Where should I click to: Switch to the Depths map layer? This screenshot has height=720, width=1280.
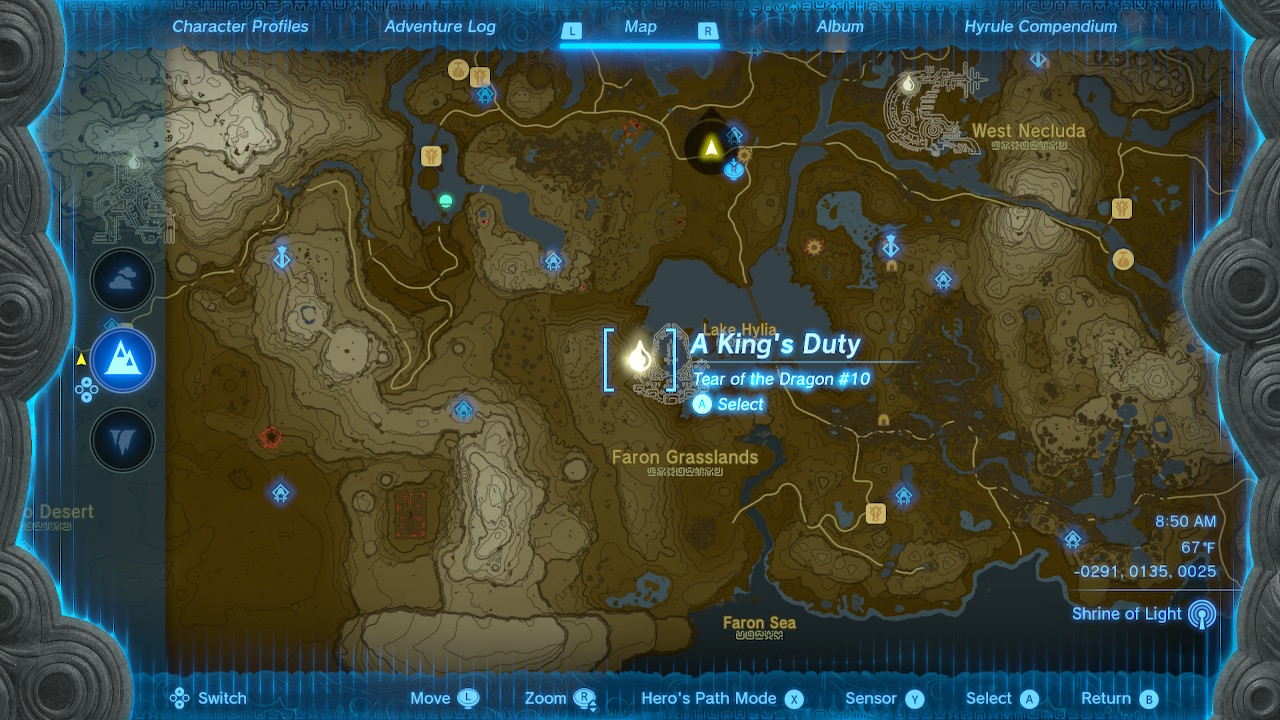coord(122,440)
